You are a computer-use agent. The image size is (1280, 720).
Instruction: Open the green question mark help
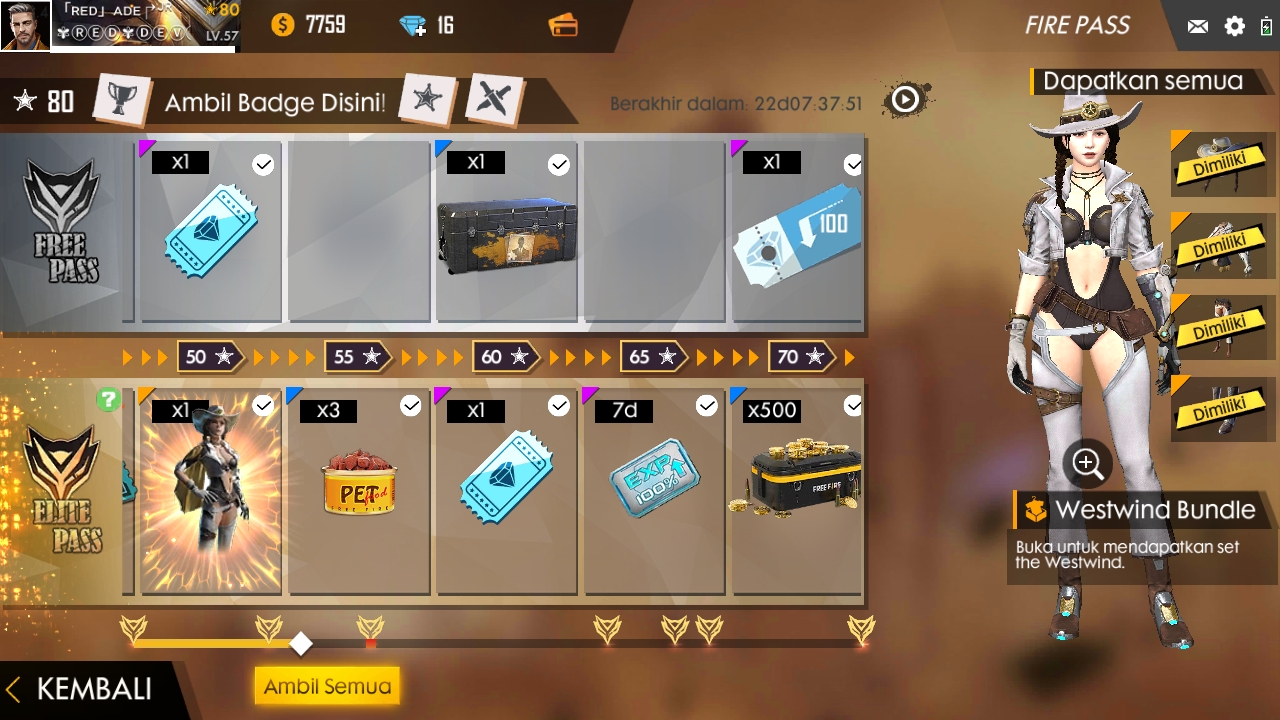[108, 400]
